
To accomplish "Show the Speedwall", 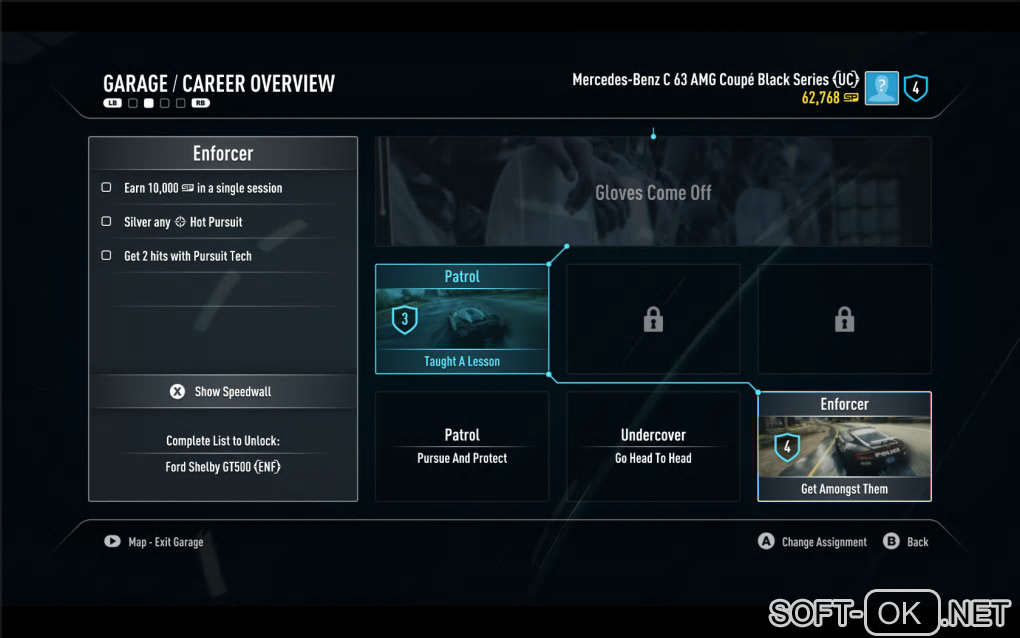I will 223,392.
